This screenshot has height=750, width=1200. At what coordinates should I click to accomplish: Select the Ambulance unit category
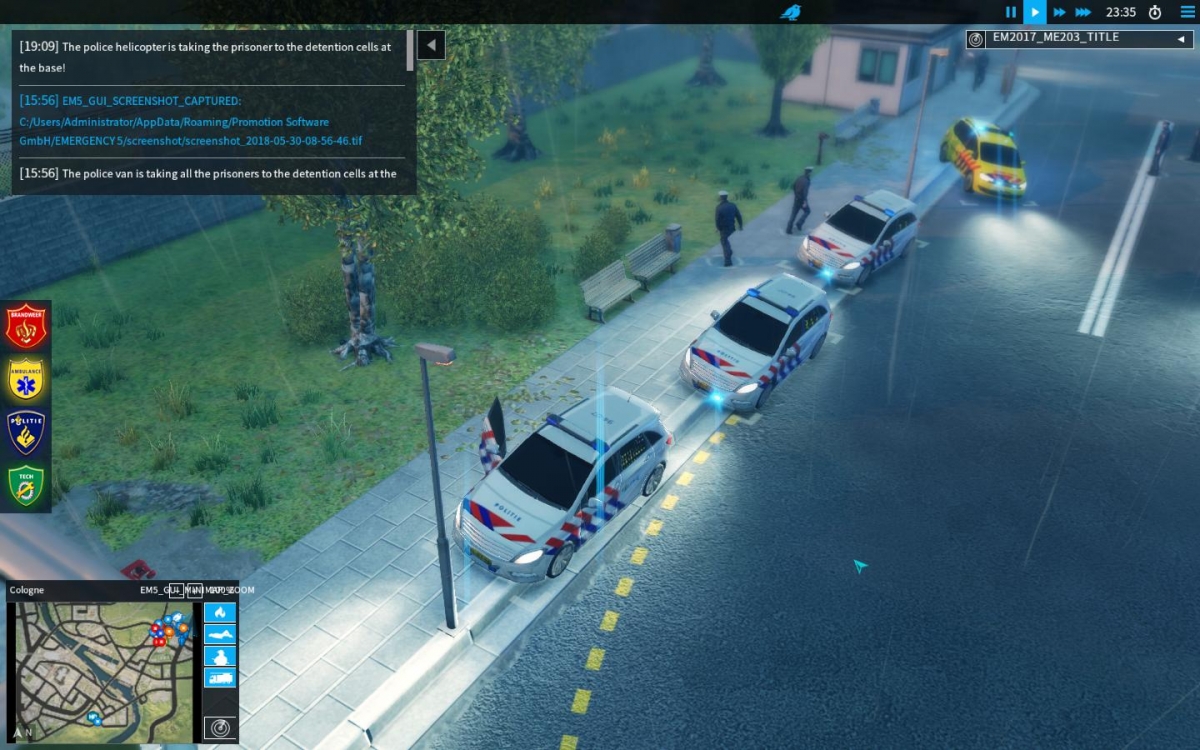26,379
